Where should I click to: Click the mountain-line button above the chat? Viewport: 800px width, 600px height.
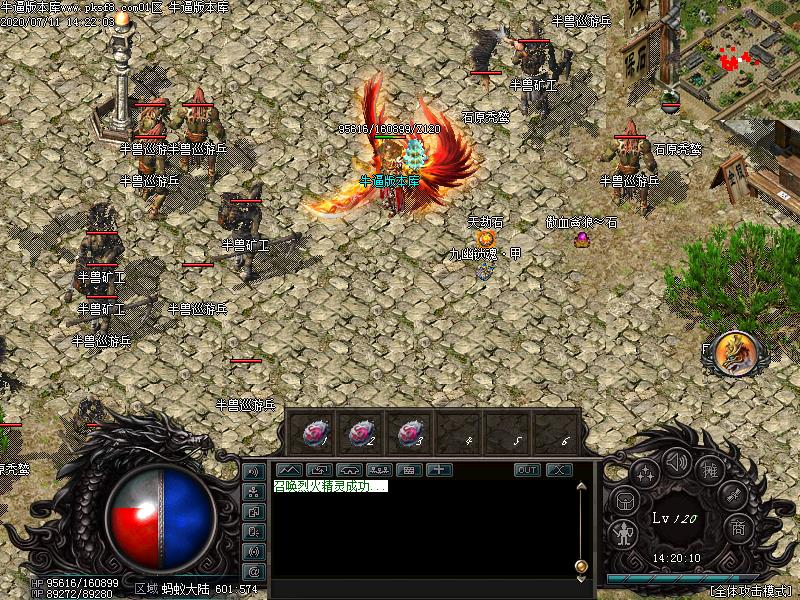pyautogui.click(x=289, y=469)
